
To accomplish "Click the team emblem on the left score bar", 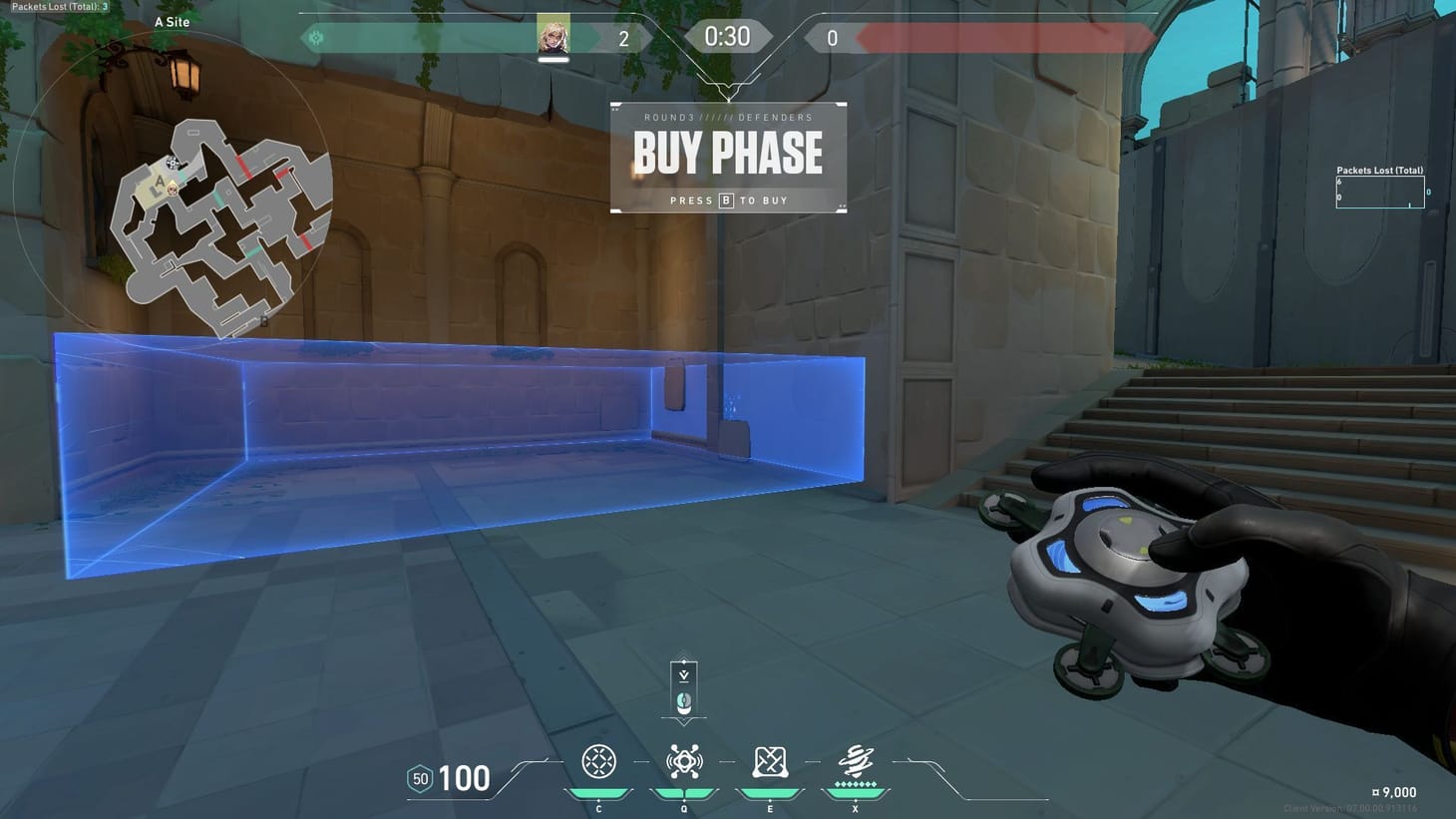I will coord(317,37).
